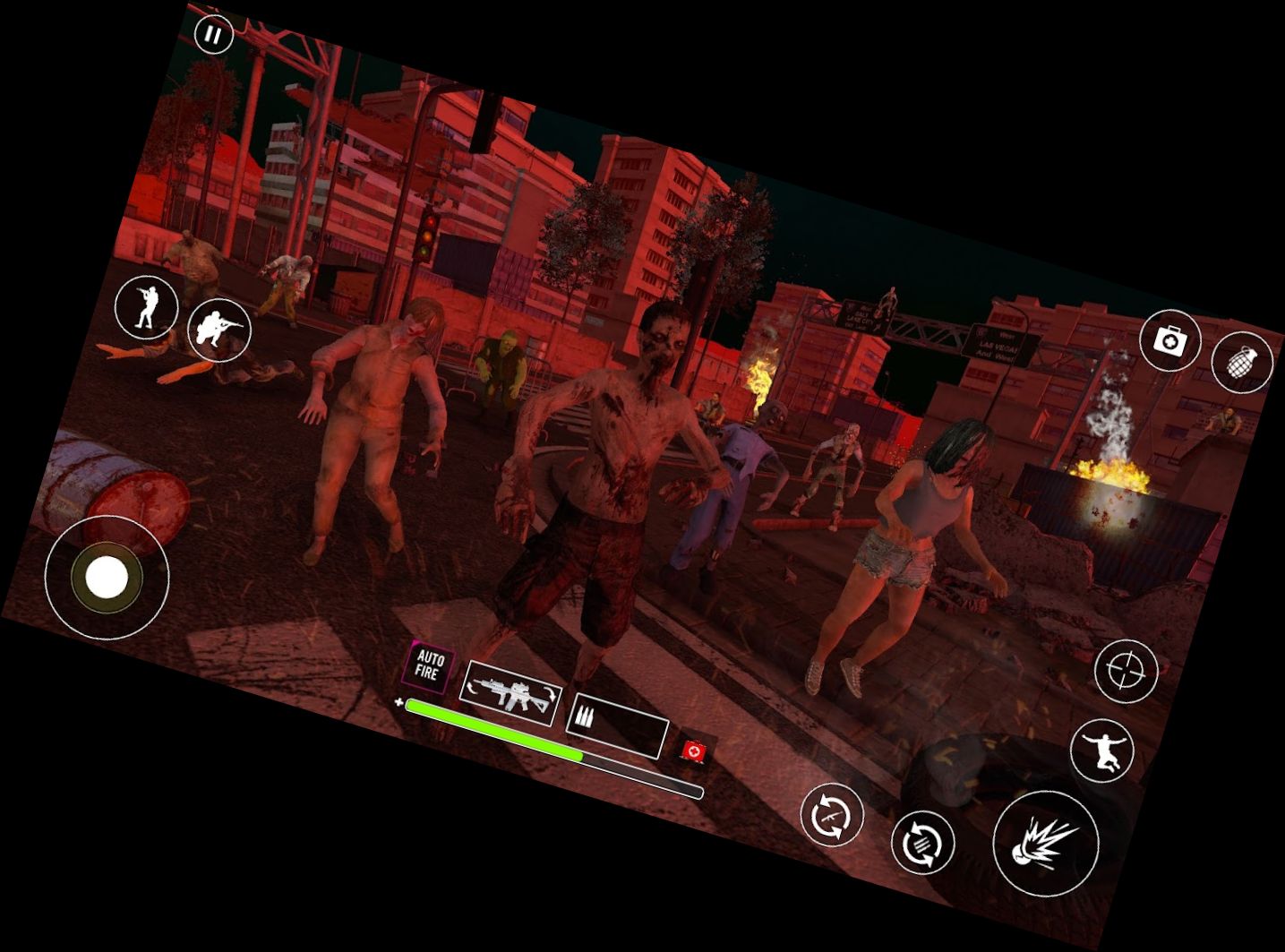
Task: Select the standing soldier stance icon
Action: coord(146,307)
